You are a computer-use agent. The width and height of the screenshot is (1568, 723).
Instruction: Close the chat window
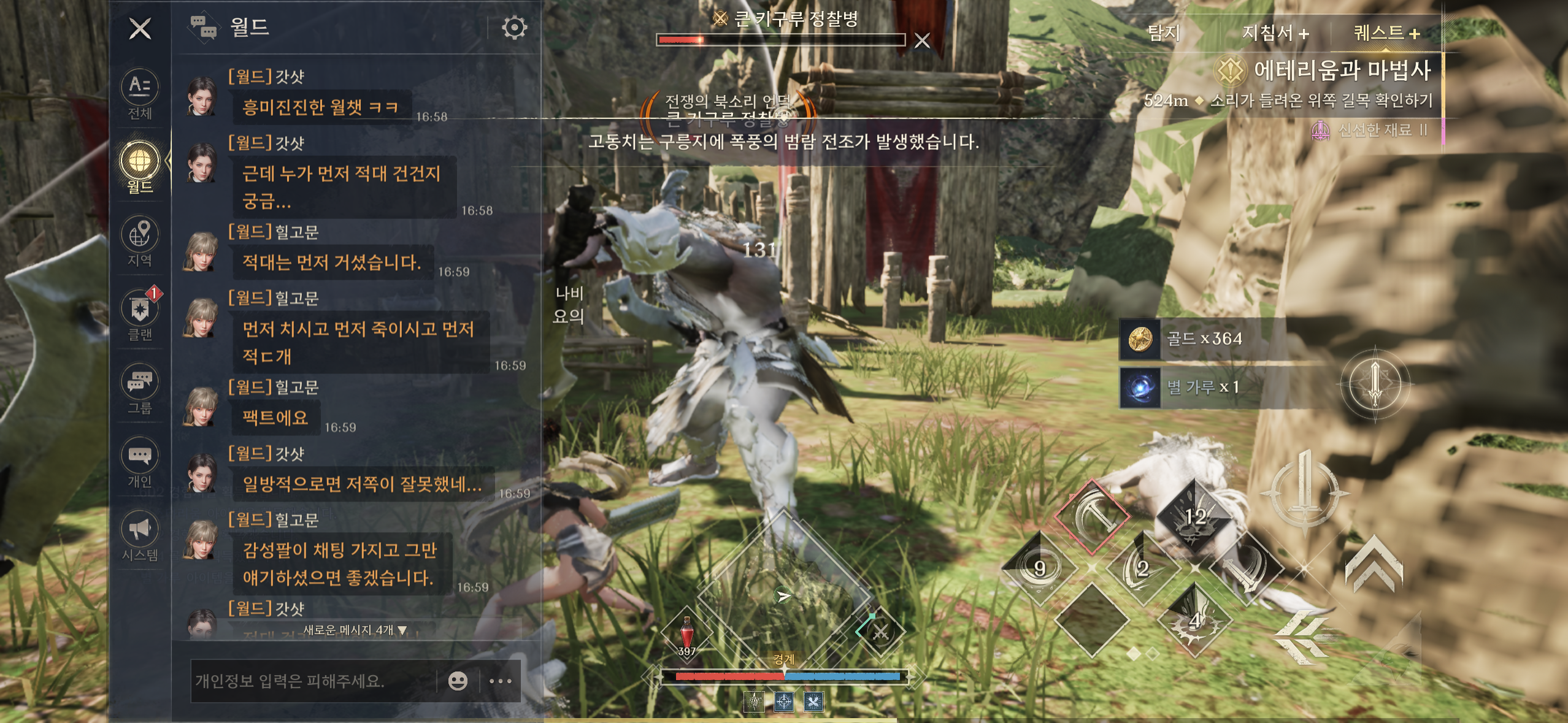[x=140, y=29]
